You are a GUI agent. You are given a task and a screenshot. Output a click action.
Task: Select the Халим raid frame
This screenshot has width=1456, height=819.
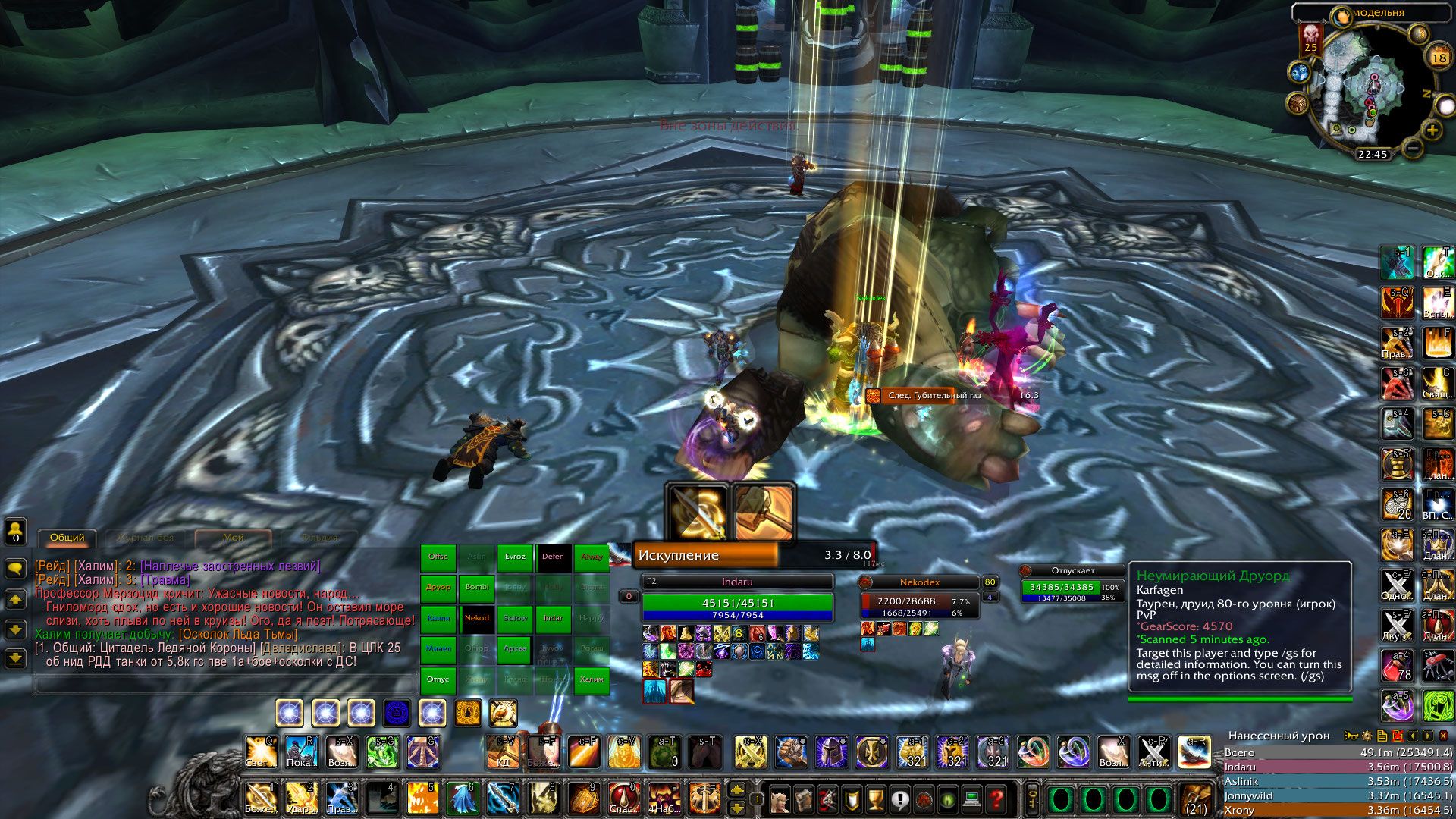pyautogui.click(x=591, y=679)
